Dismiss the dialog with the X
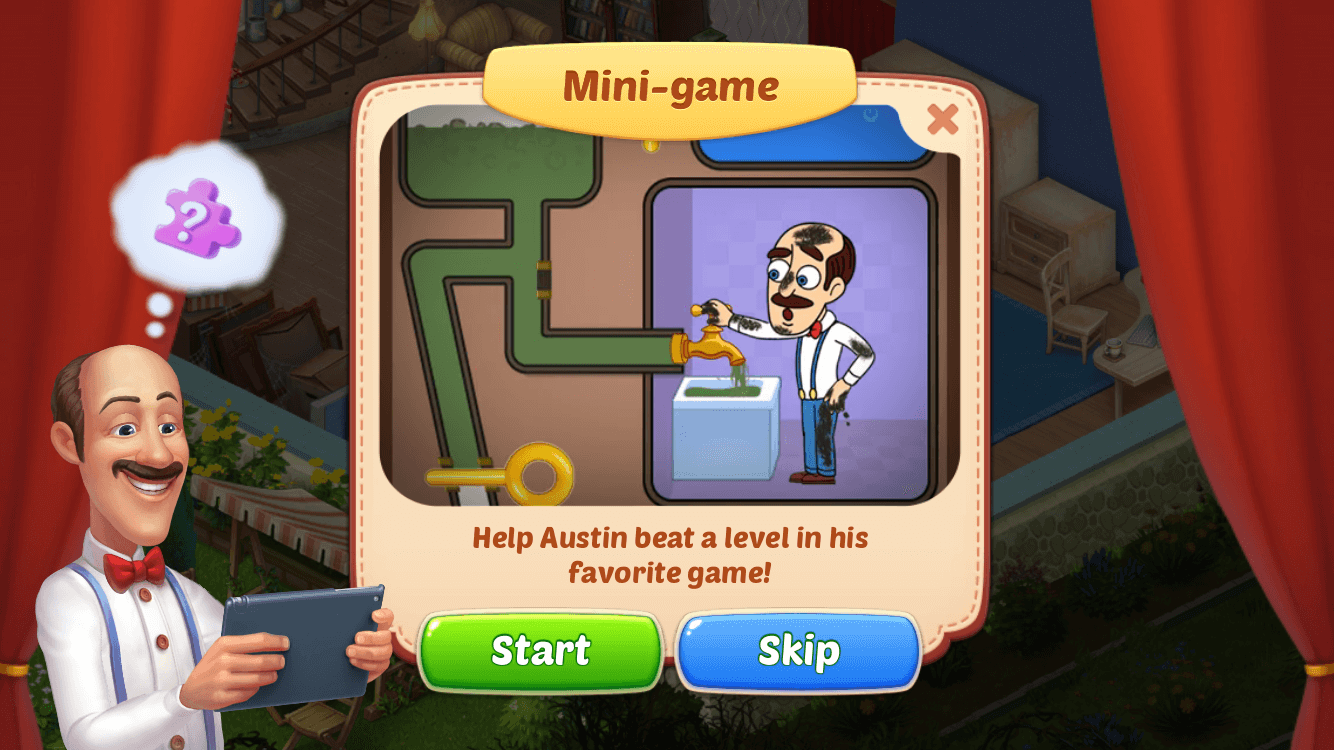The height and width of the screenshot is (750, 1334). click(941, 119)
